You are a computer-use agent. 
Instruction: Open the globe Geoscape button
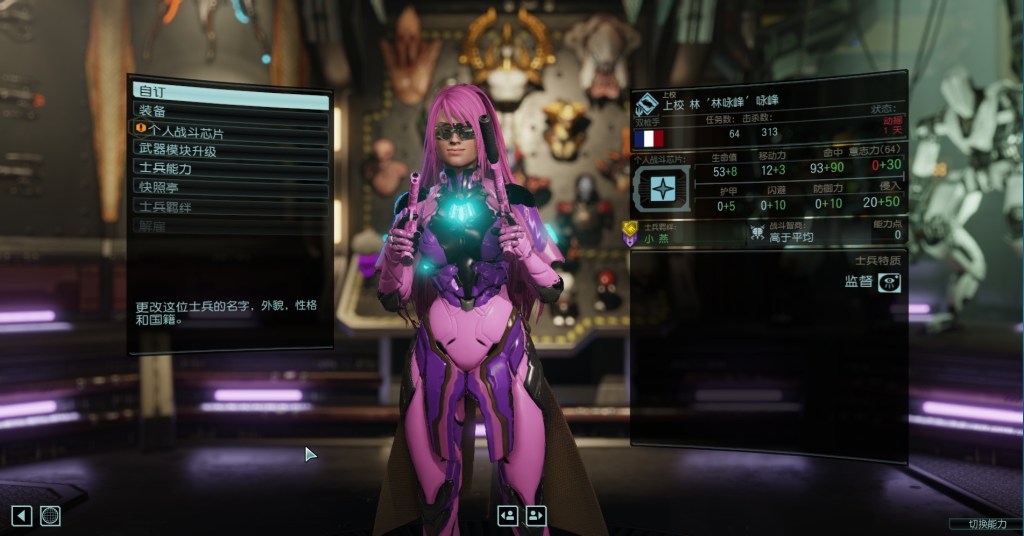click(x=50, y=515)
